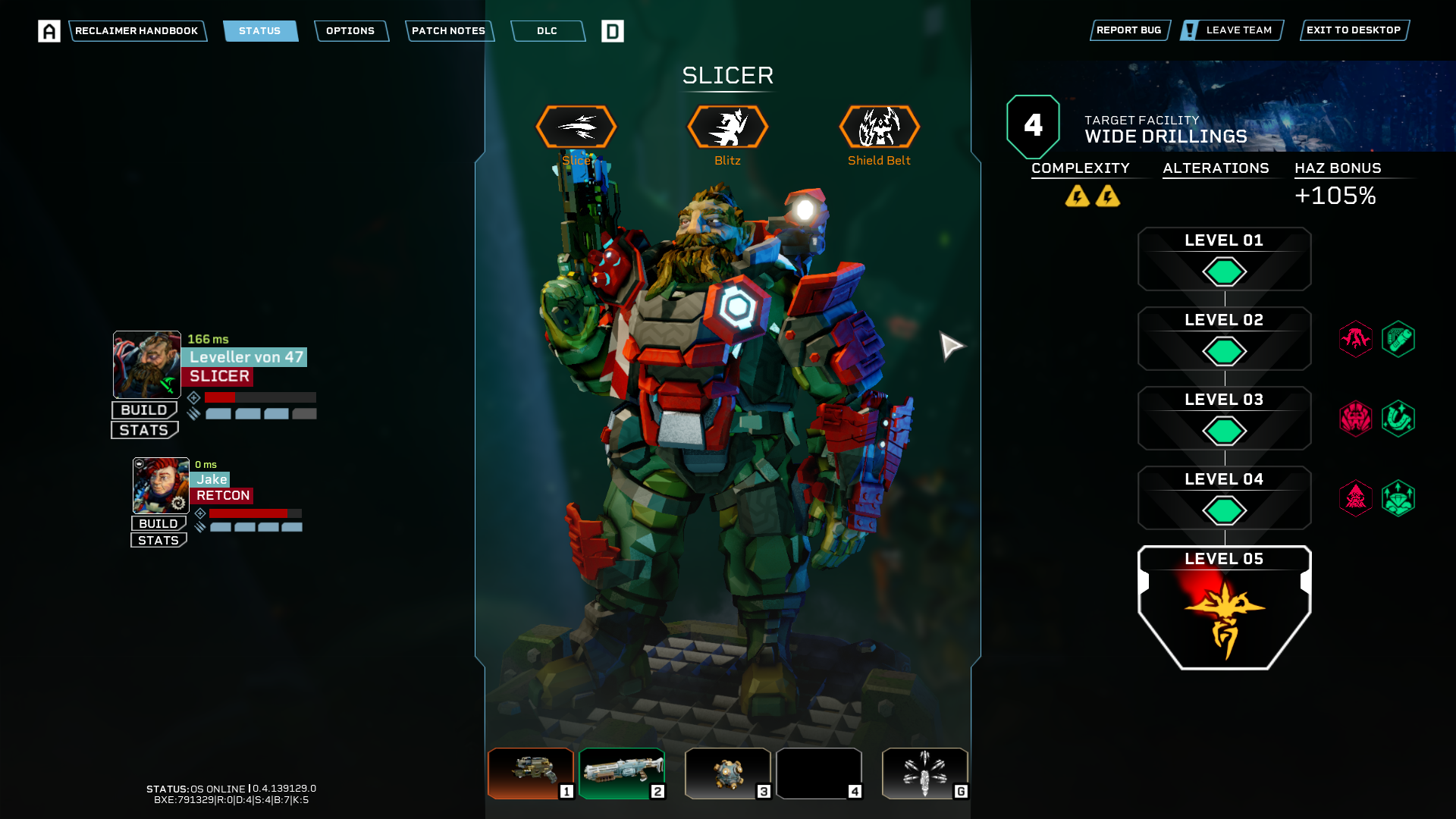Switch to the Status tab

[260, 31]
